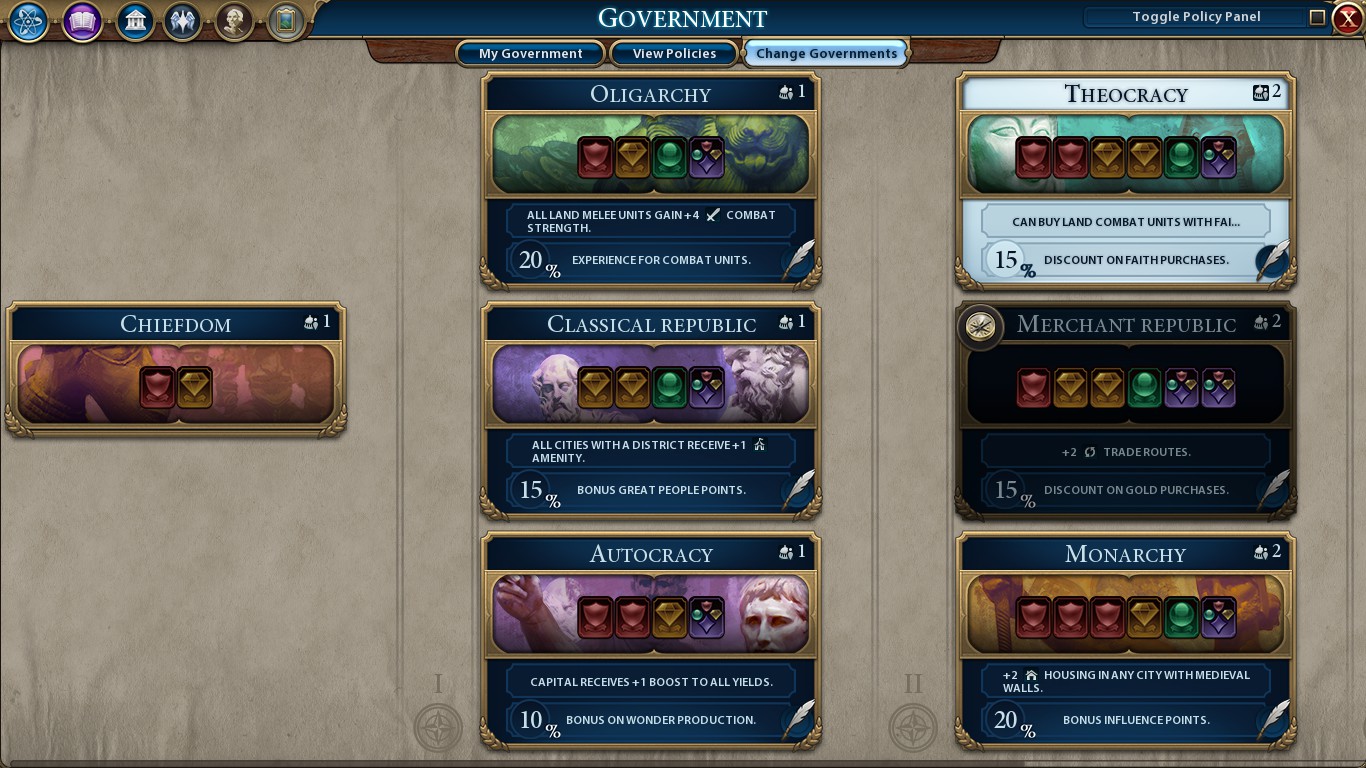The width and height of the screenshot is (1366, 768).
Task: Select Autocracy as your government
Action: (x=650, y=552)
